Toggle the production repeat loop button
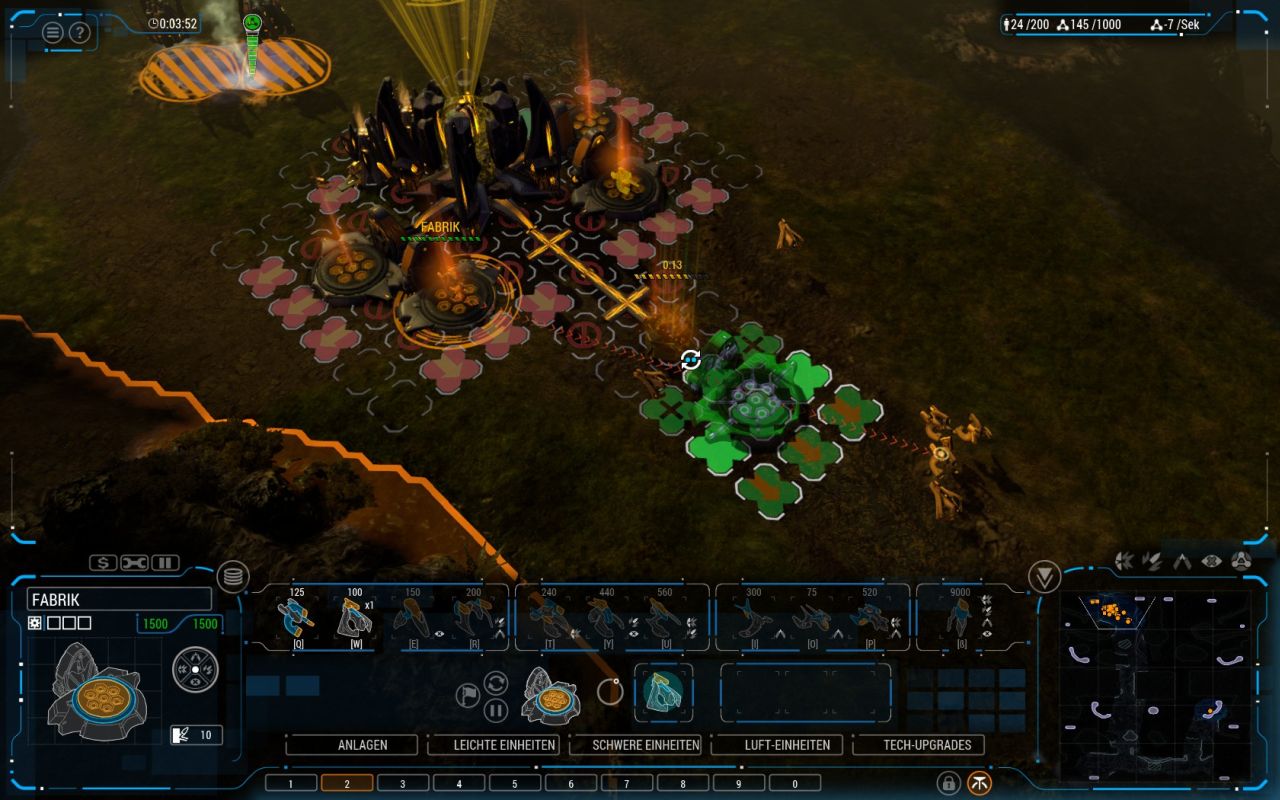Screen dimensions: 1280x800 496,683
